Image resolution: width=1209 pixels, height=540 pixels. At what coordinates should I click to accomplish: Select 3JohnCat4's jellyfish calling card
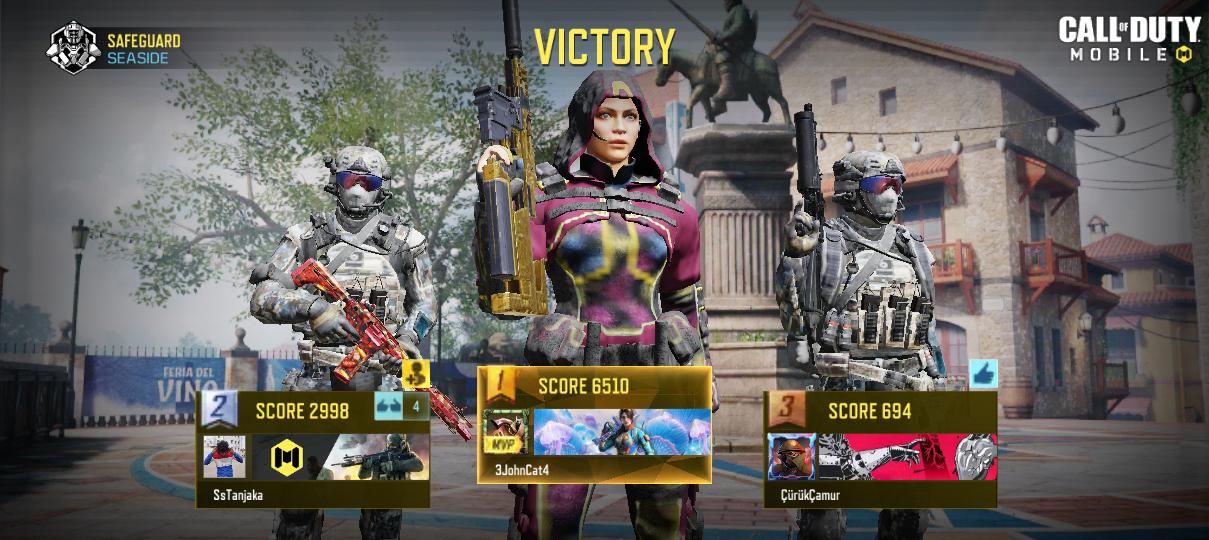pos(622,432)
